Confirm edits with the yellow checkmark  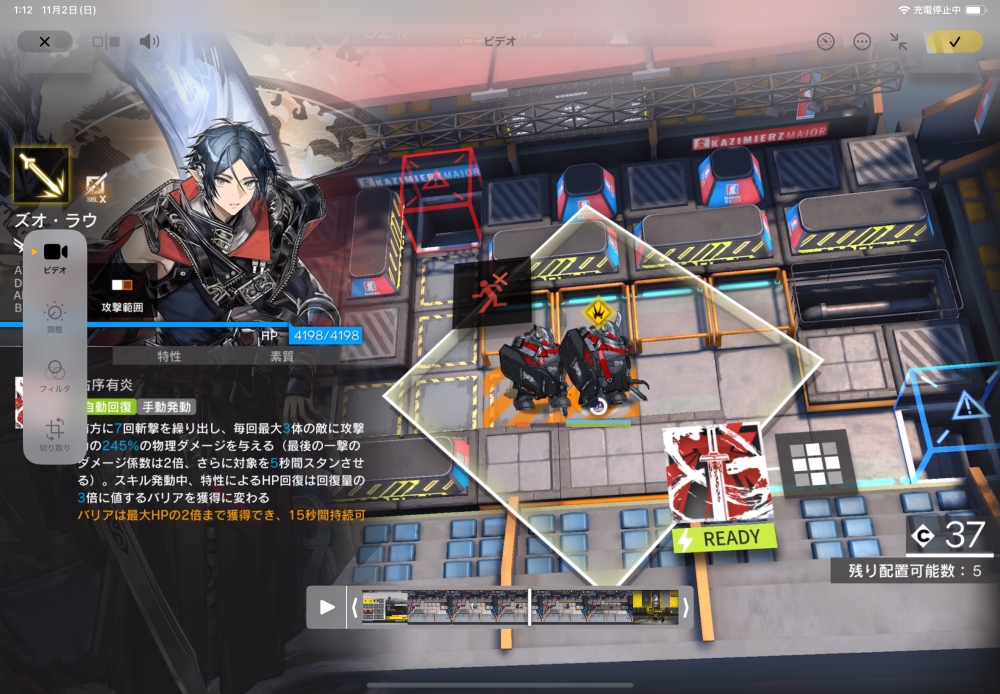pos(954,41)
